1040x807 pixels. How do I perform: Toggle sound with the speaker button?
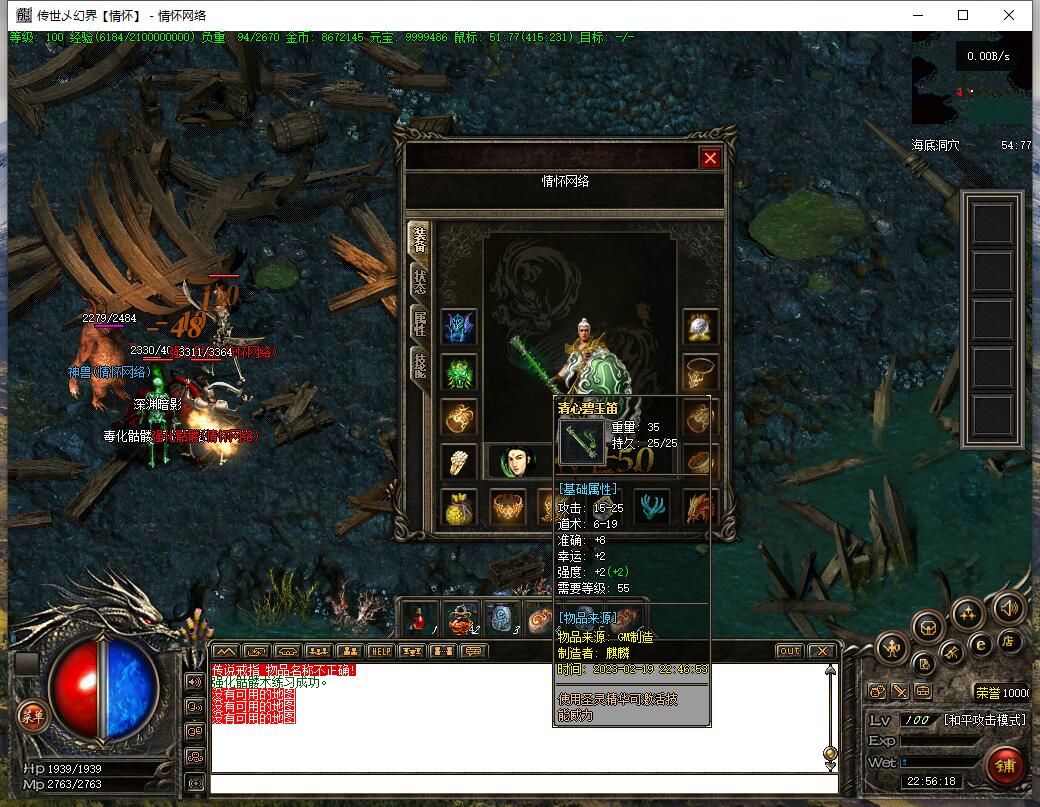pyautogui.click(x=1009, y=608)
